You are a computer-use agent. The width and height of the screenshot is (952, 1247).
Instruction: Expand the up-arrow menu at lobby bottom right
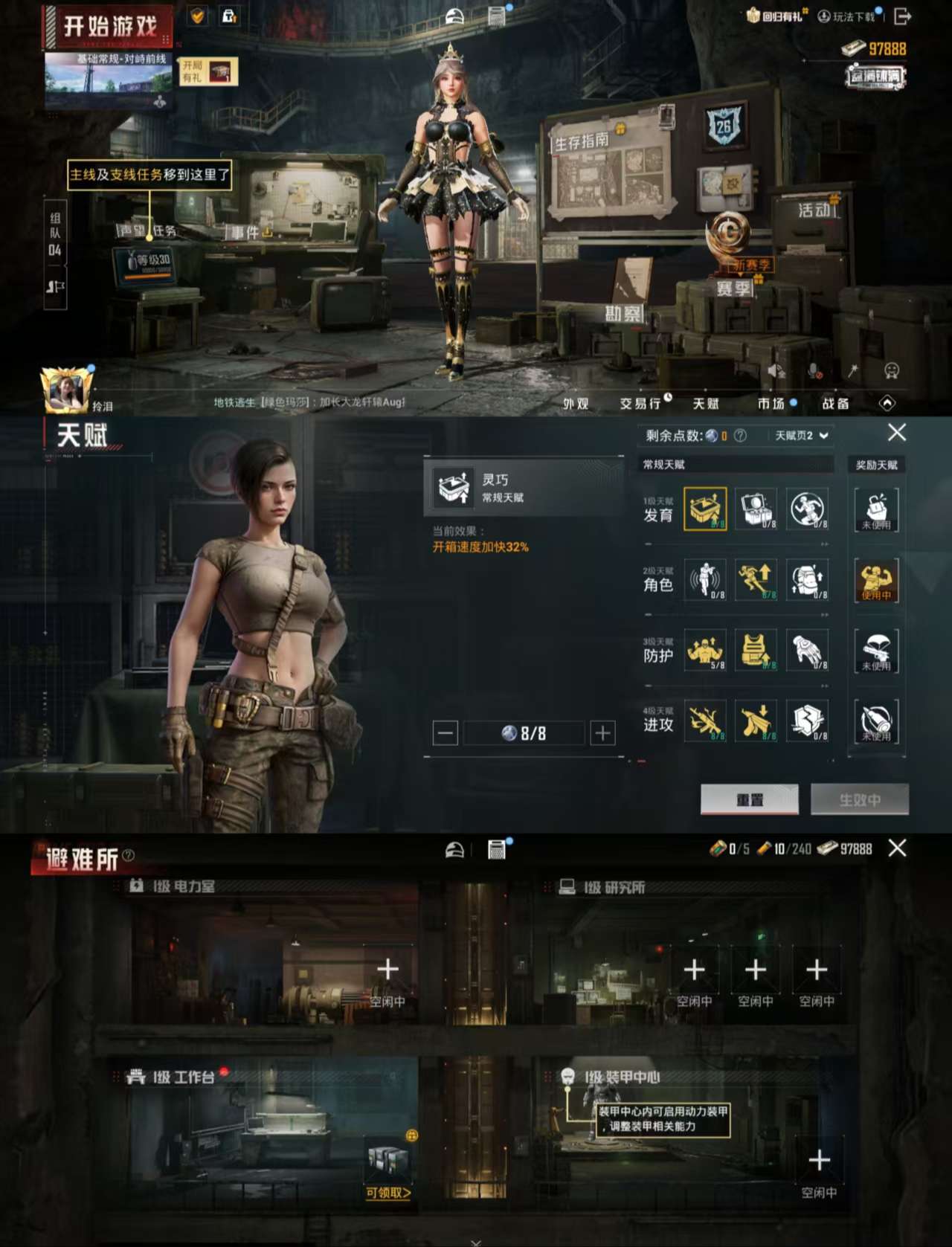[x=889, y=402]
